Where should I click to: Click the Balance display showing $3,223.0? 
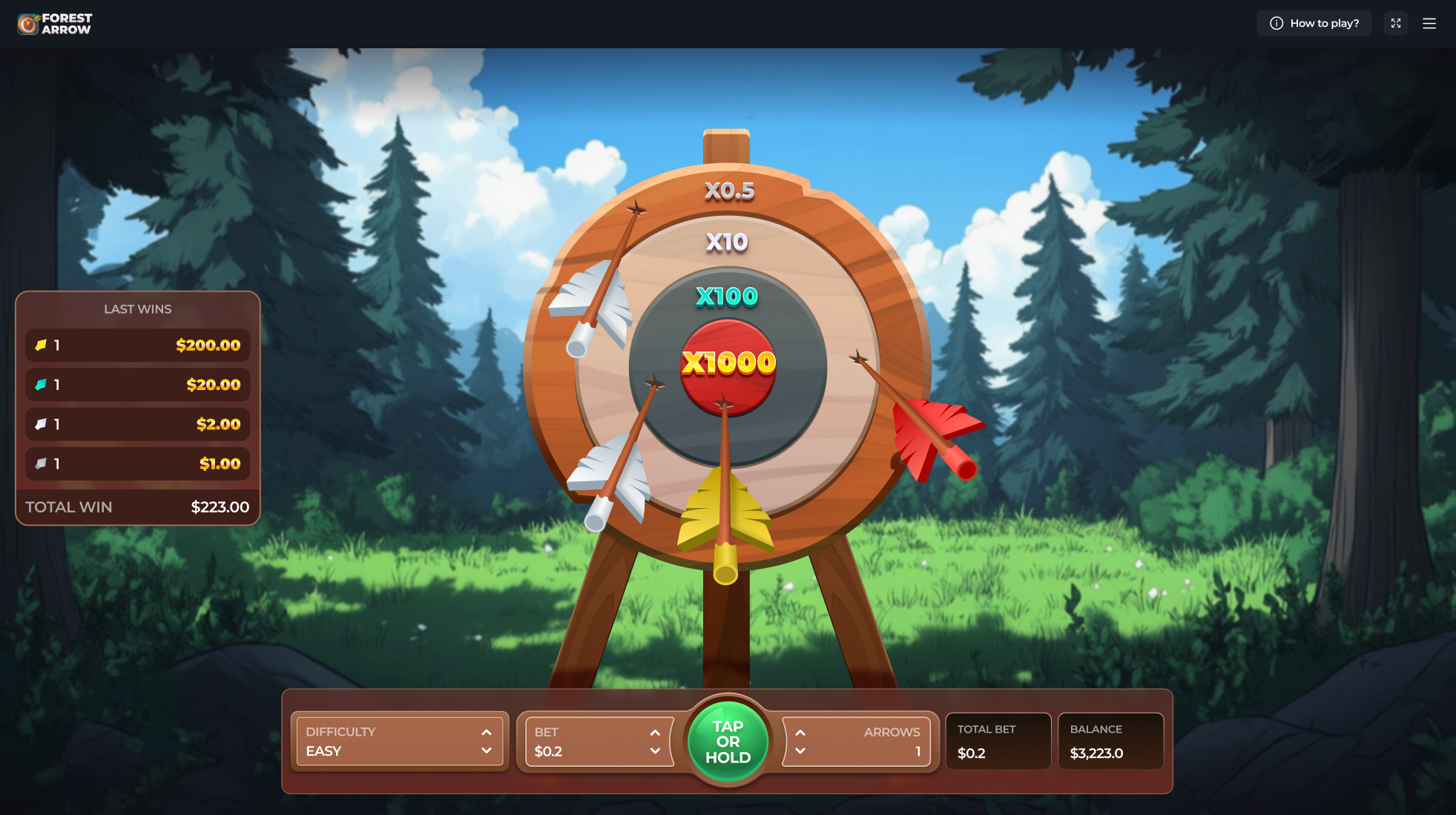coord(1110,742)
